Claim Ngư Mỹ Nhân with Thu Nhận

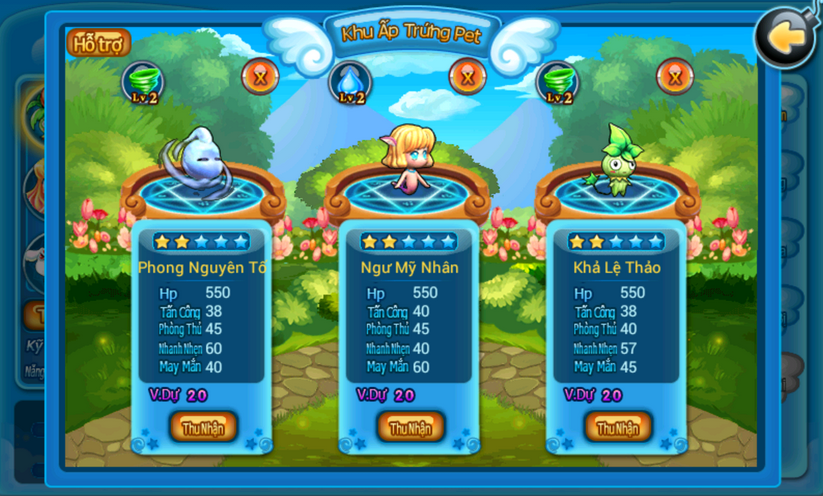coord(411,427)
